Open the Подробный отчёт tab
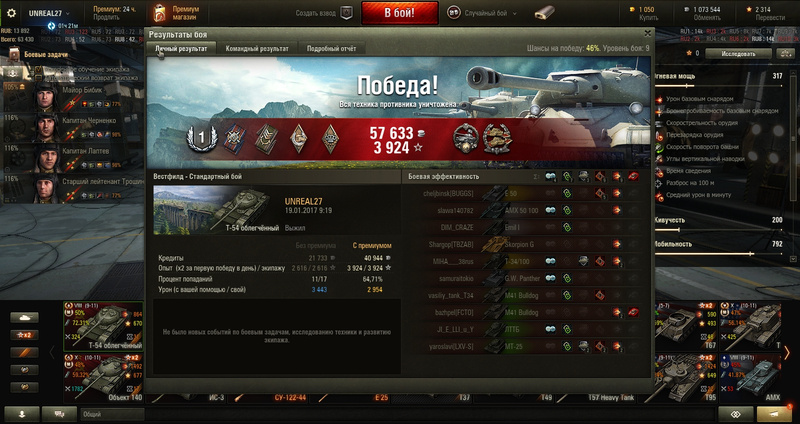The width and height of the screenshot is (800, 424). [333, 48]
